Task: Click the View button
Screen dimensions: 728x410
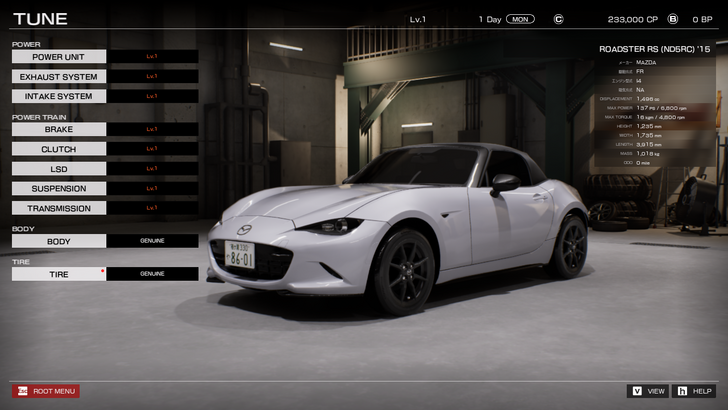Action: (648, 391)
